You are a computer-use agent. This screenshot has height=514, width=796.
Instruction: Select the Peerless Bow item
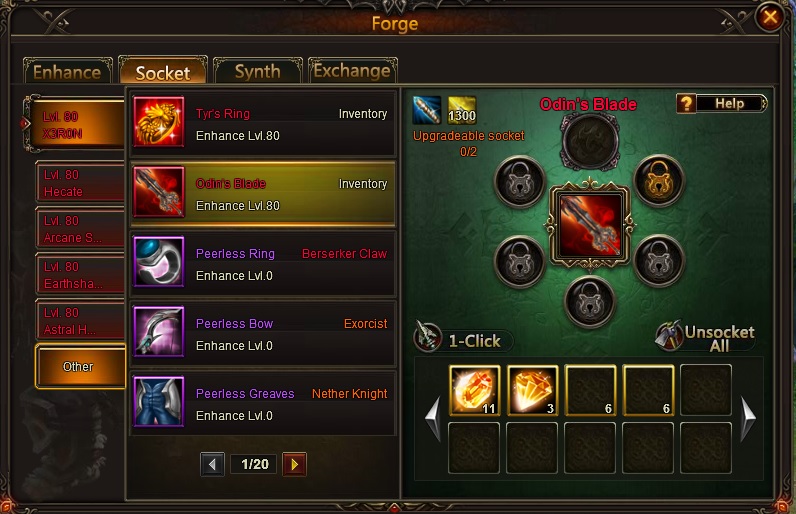(x=262, y=334)
